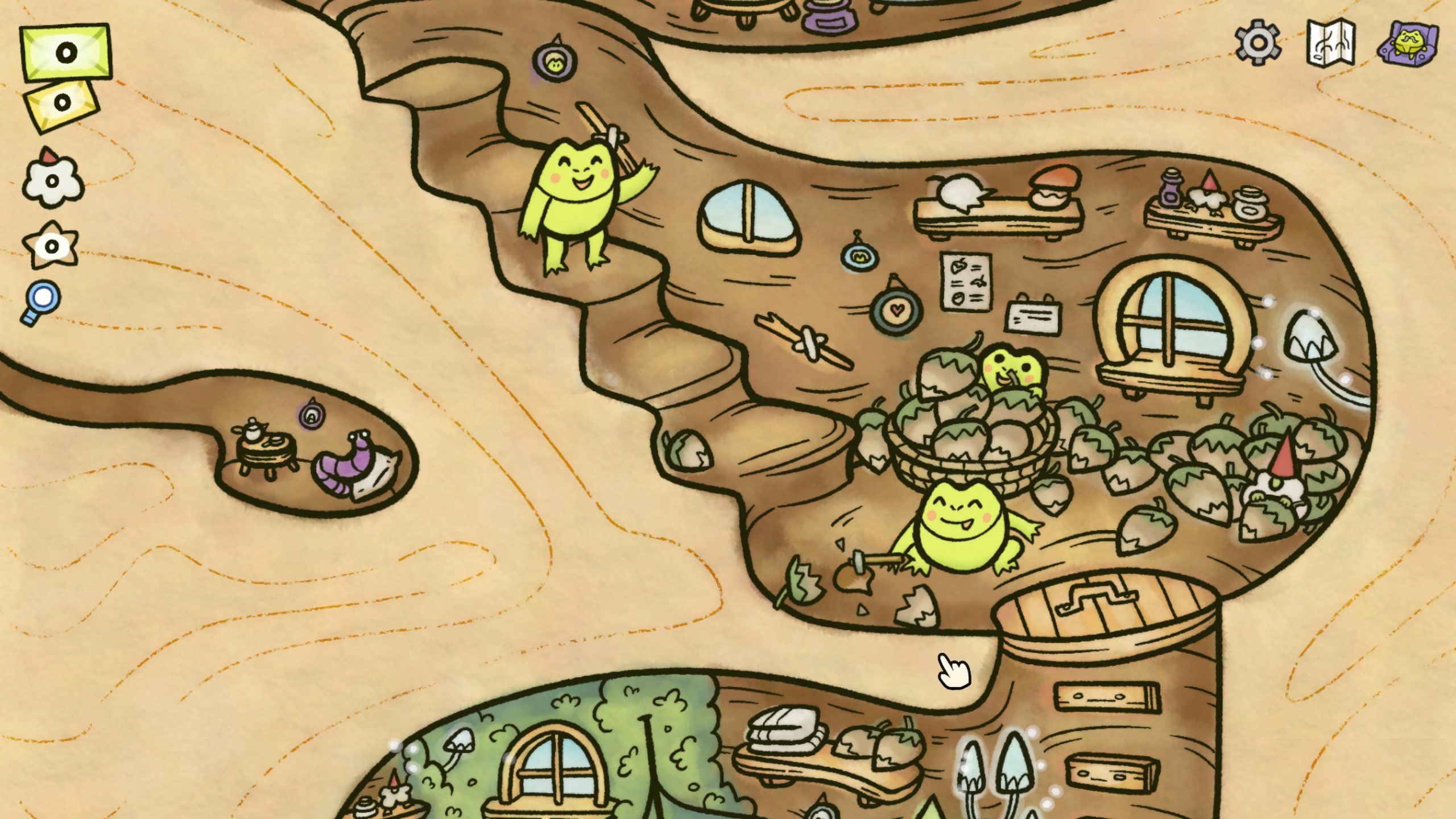Open the gear settings menu
1456x819 pixels.
point(1258,42)
